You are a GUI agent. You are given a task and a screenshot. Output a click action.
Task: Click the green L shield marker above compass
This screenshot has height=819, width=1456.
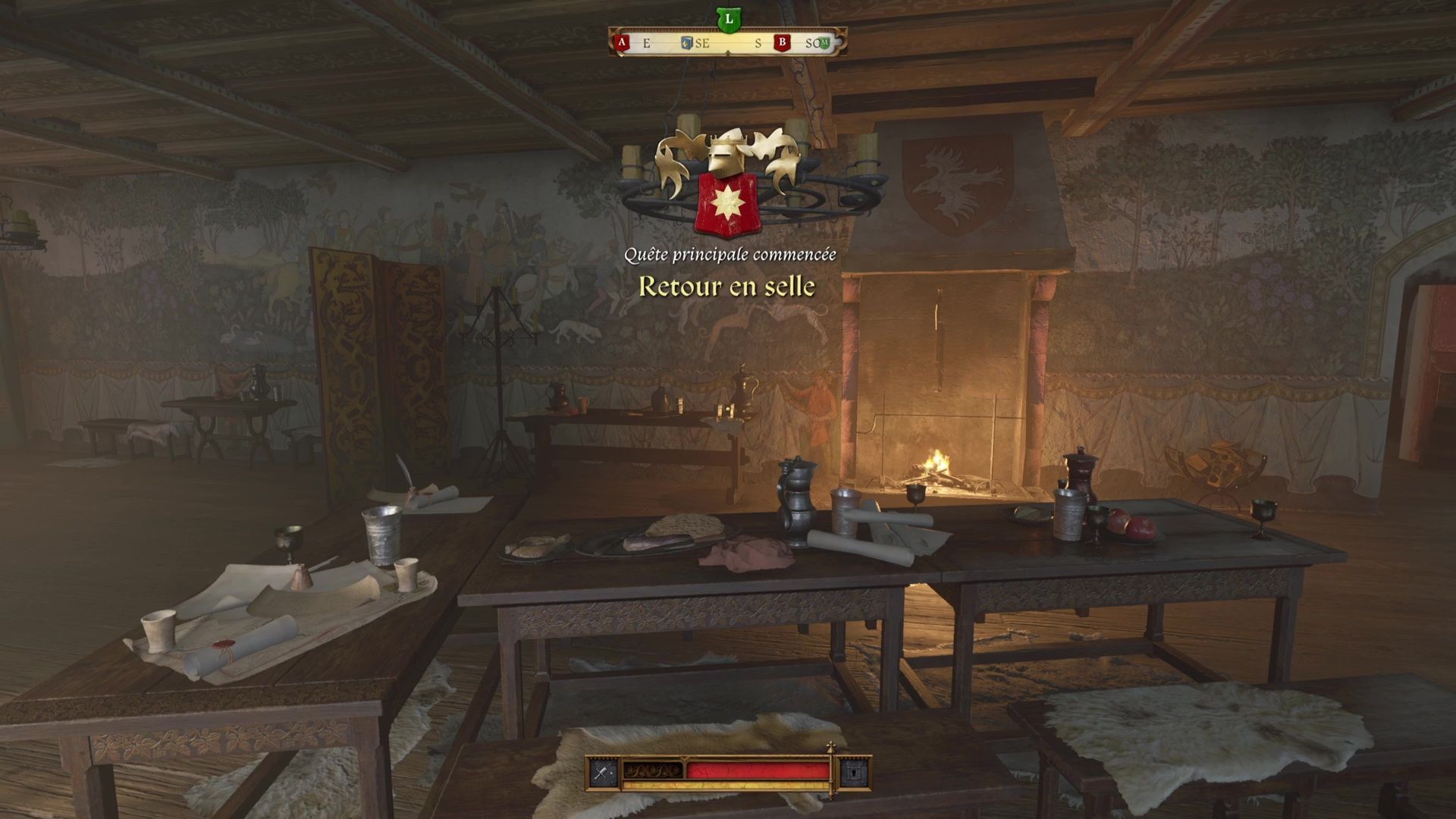pyautogui.click(x=728, y=19)
